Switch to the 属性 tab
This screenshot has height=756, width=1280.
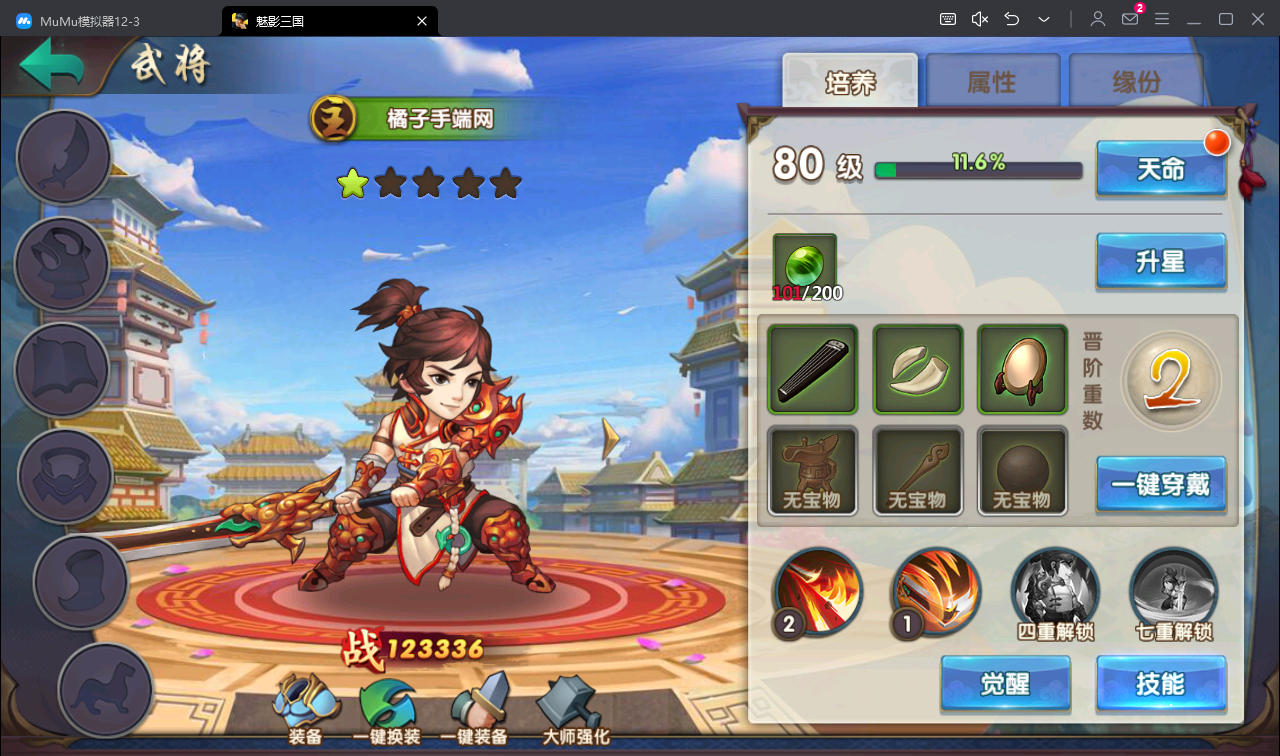point(992,82)
